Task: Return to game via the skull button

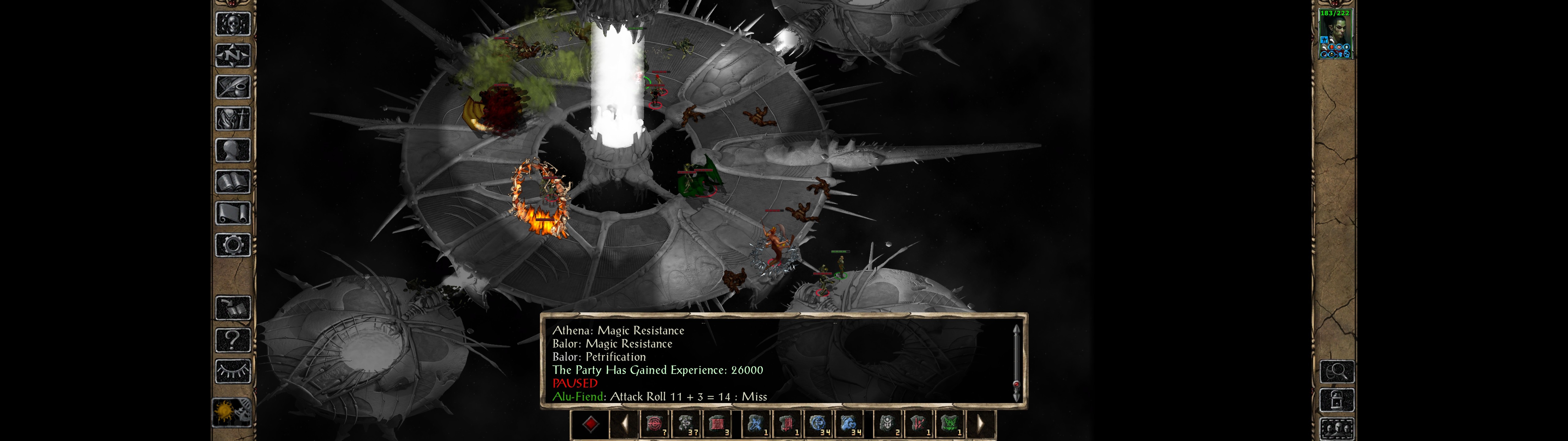Action: pos(233,24)
